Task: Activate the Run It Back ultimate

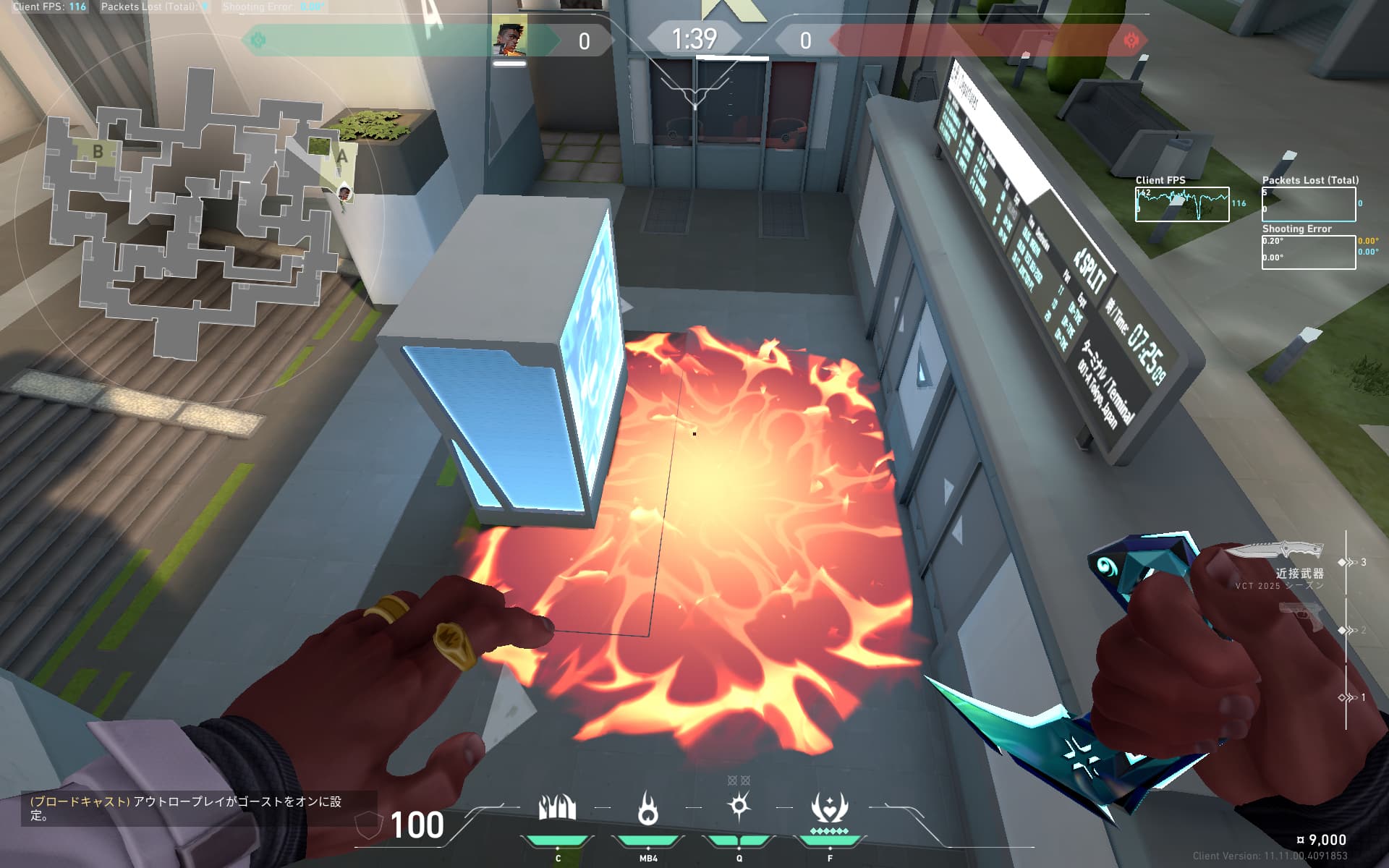Action: point(829,809)
